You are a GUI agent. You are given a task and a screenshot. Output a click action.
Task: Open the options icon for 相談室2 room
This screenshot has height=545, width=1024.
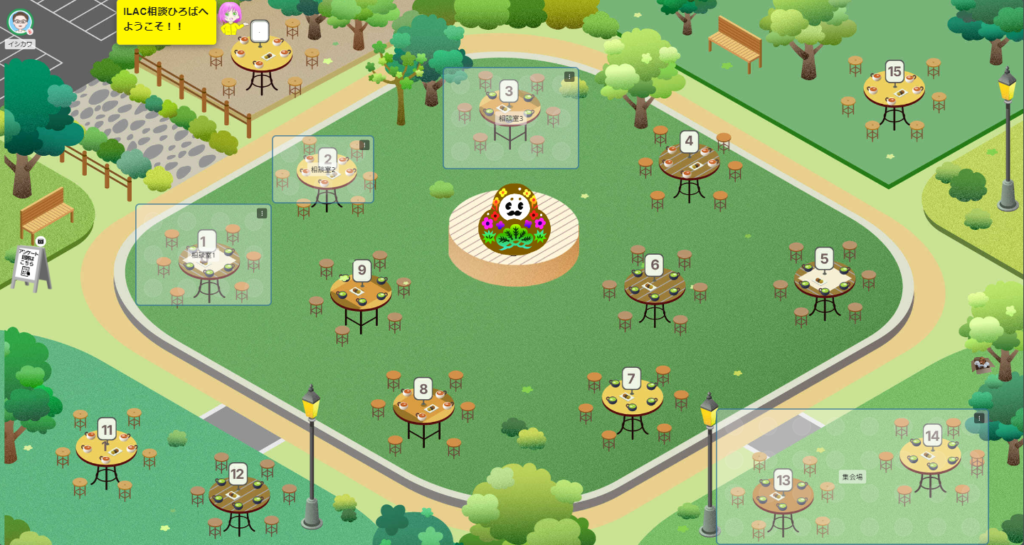coord(364,145)
